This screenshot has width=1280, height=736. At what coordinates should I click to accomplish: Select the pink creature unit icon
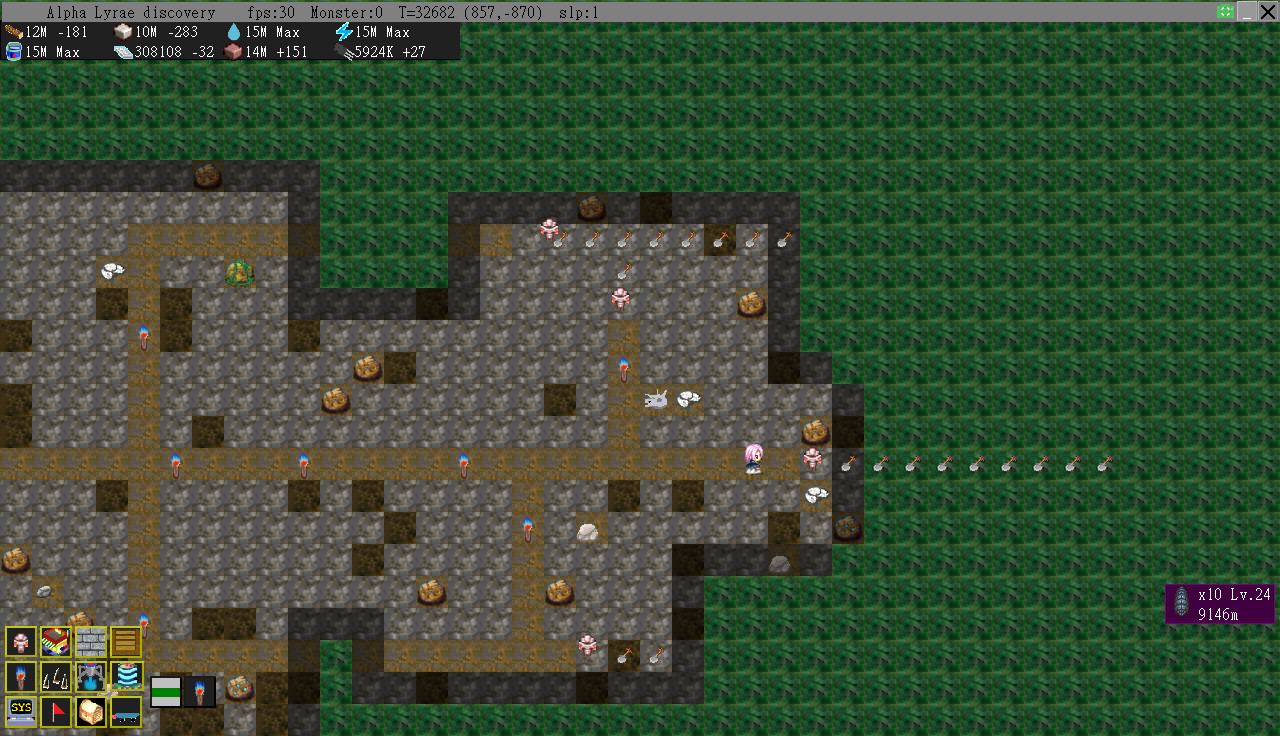click(x=21, y=641)
